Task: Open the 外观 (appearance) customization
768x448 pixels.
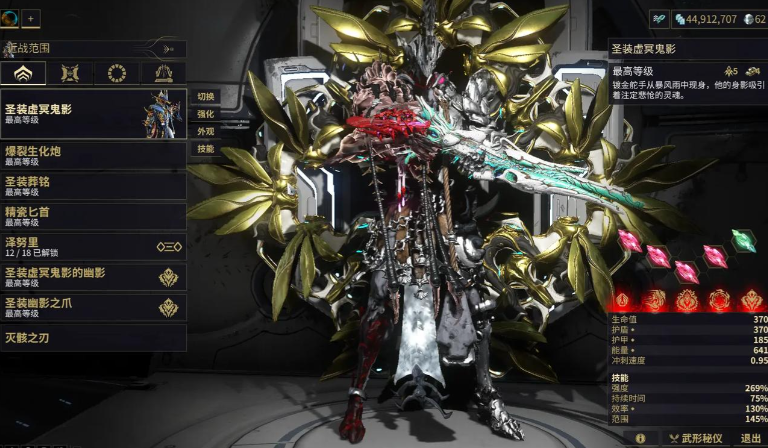Action: pyautogui.click(x=205, y=131)
